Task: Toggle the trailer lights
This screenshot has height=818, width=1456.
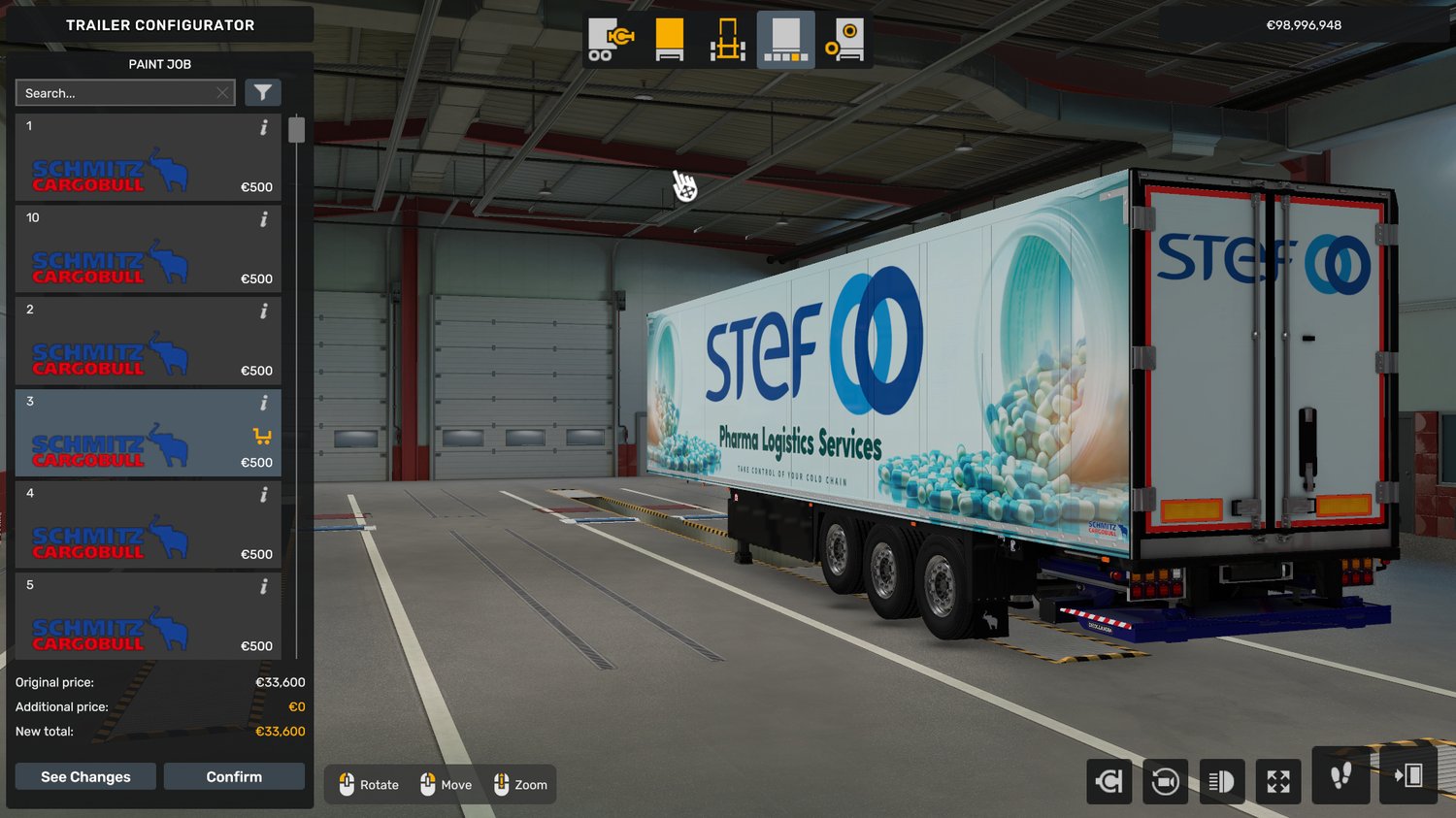Action: [x=1221, y=781]
